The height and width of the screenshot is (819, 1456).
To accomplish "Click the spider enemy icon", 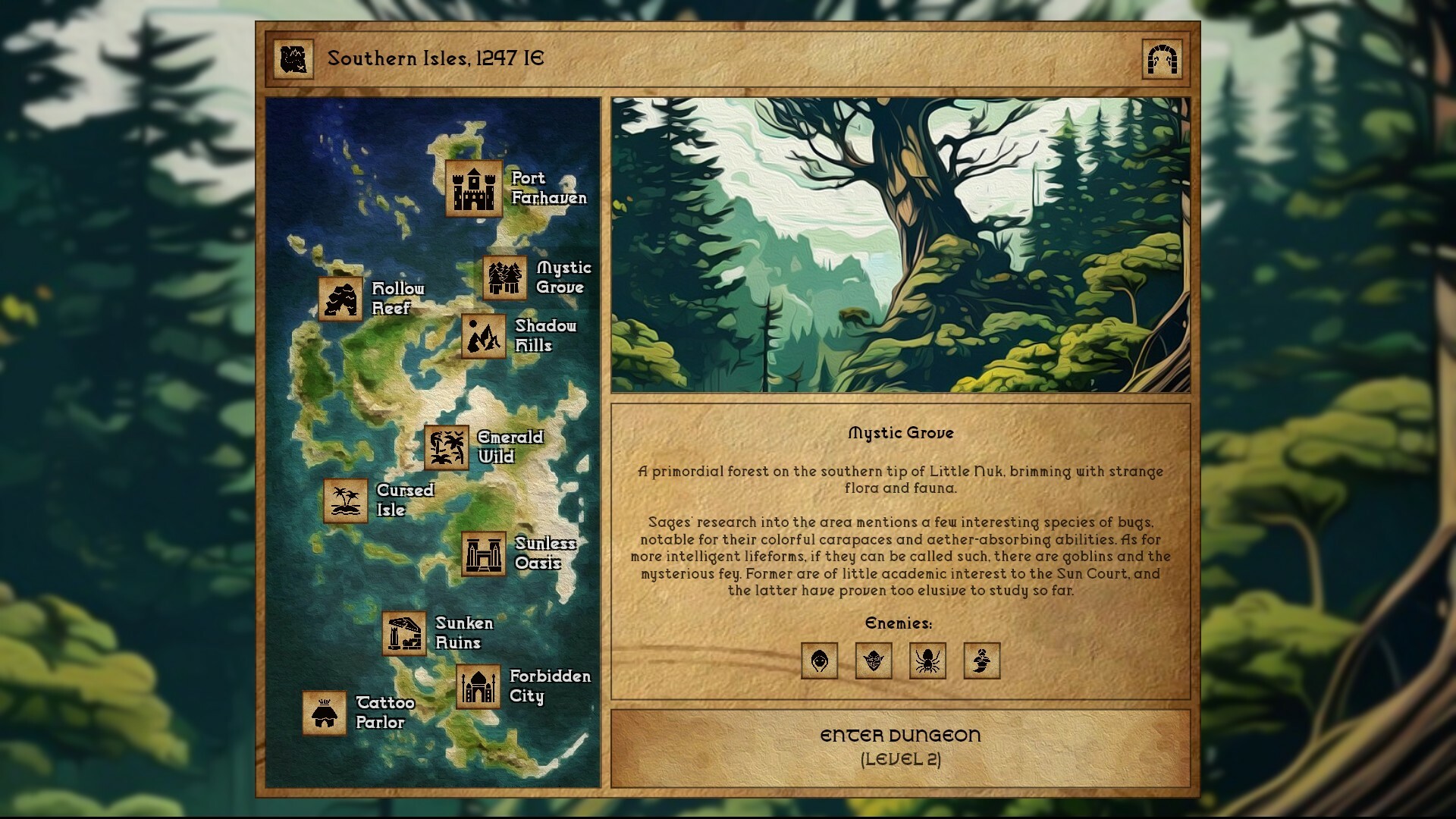I will tap(927, 661).
